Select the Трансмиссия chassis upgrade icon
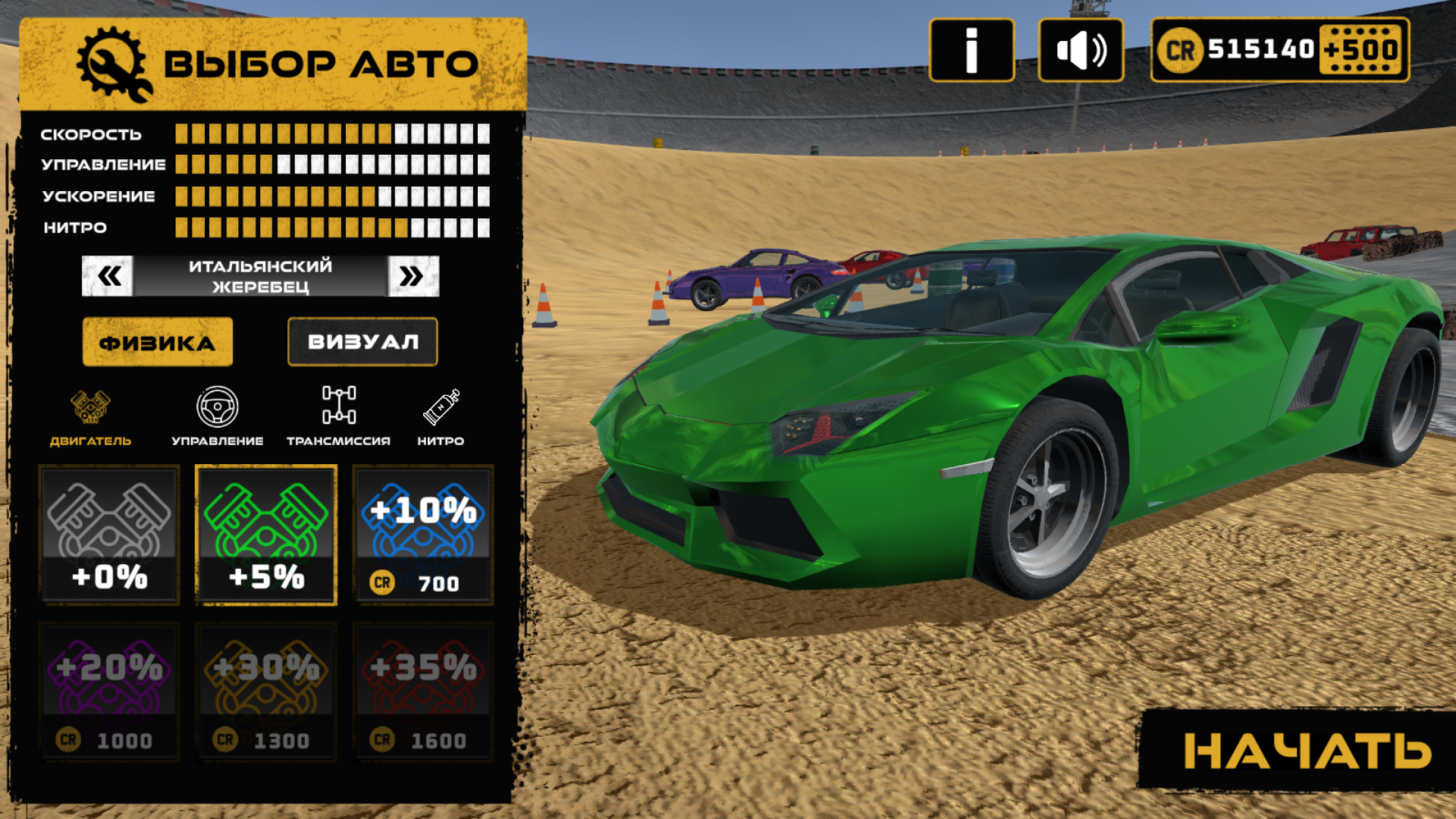1456x819 pixels. pyautogui.click(x=339, y=406)
